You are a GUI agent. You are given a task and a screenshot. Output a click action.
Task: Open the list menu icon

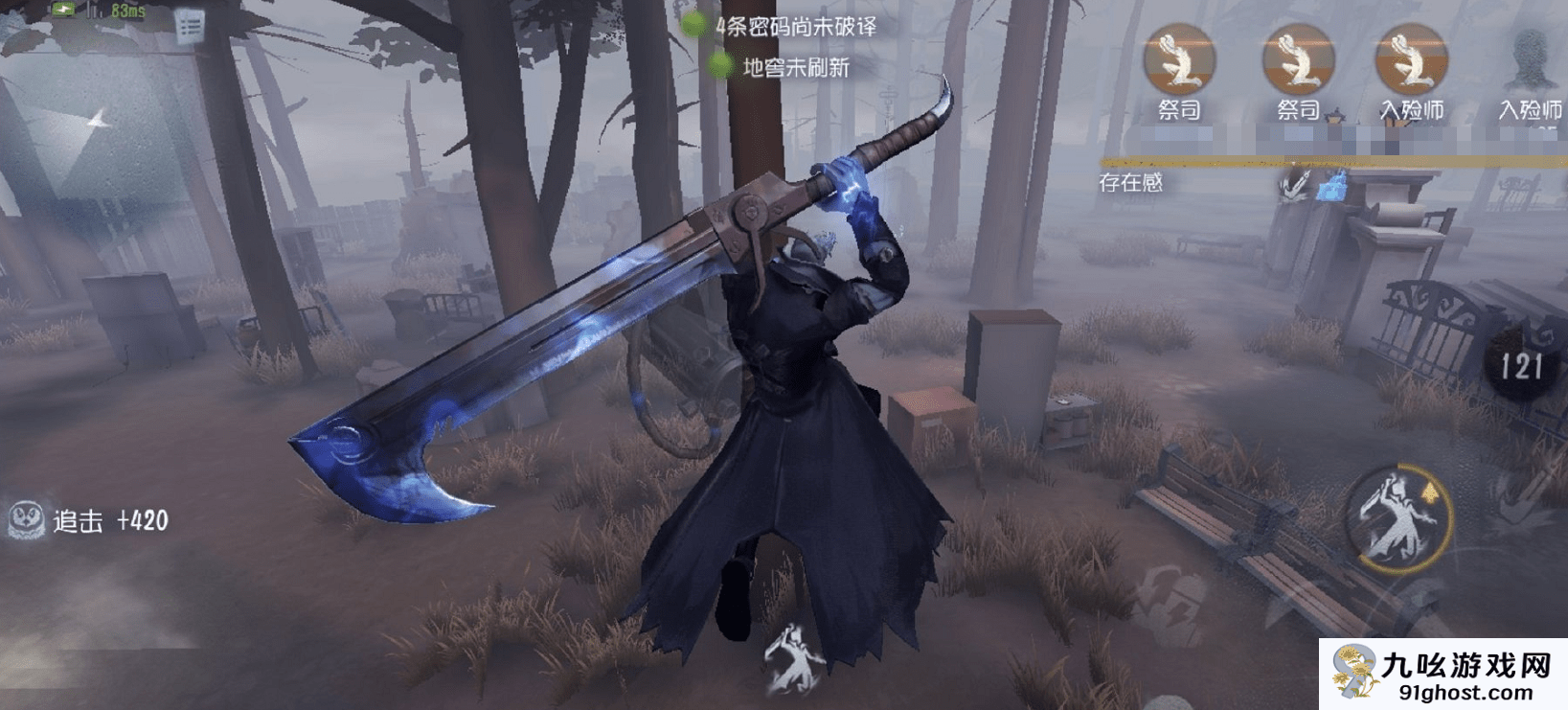point(190,27)
